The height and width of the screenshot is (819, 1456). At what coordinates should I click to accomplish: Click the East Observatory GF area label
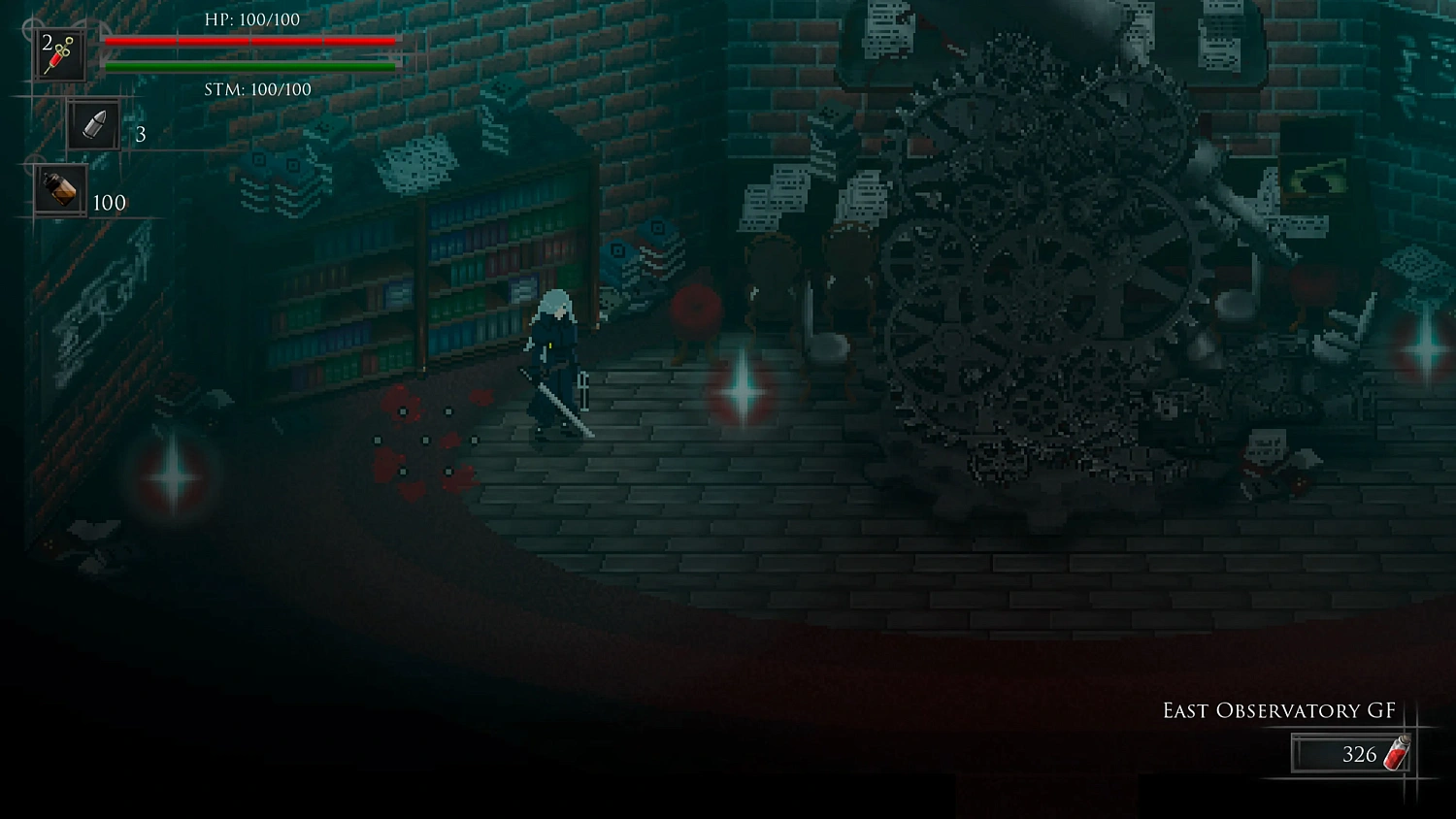(1279, 710)
